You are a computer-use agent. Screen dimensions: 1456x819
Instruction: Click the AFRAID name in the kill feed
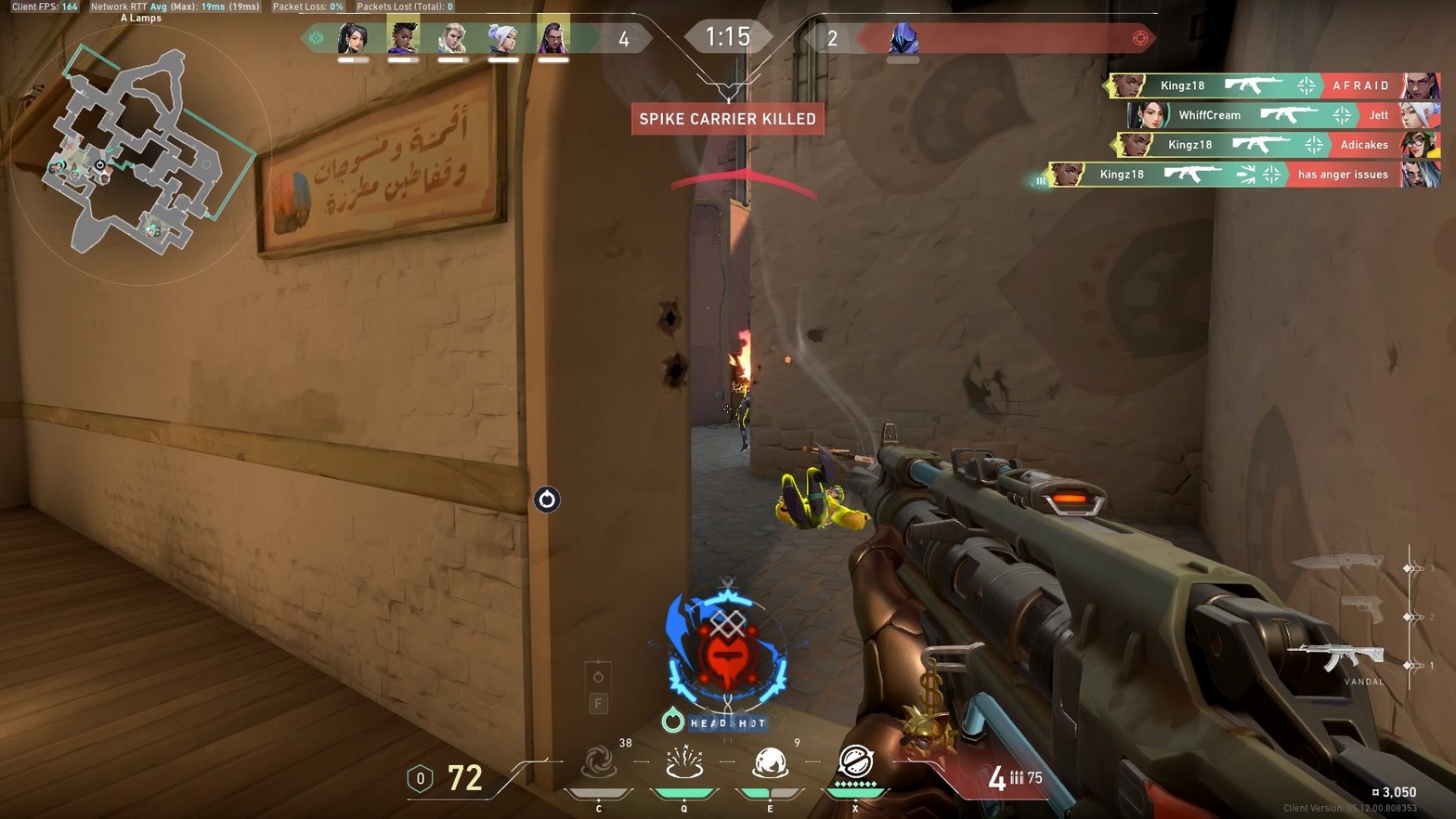[x=1360, y=85]
